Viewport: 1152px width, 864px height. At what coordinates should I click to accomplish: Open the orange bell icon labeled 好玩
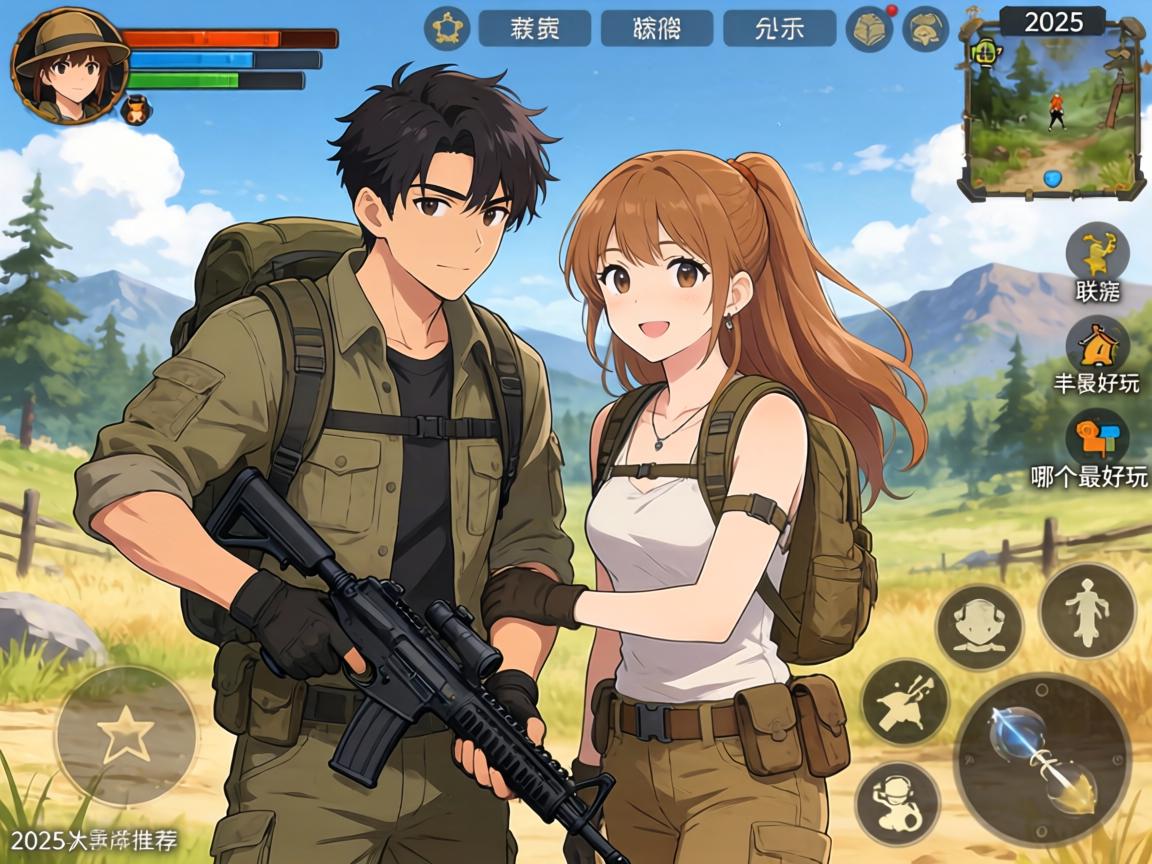(x=1097, y=345)
